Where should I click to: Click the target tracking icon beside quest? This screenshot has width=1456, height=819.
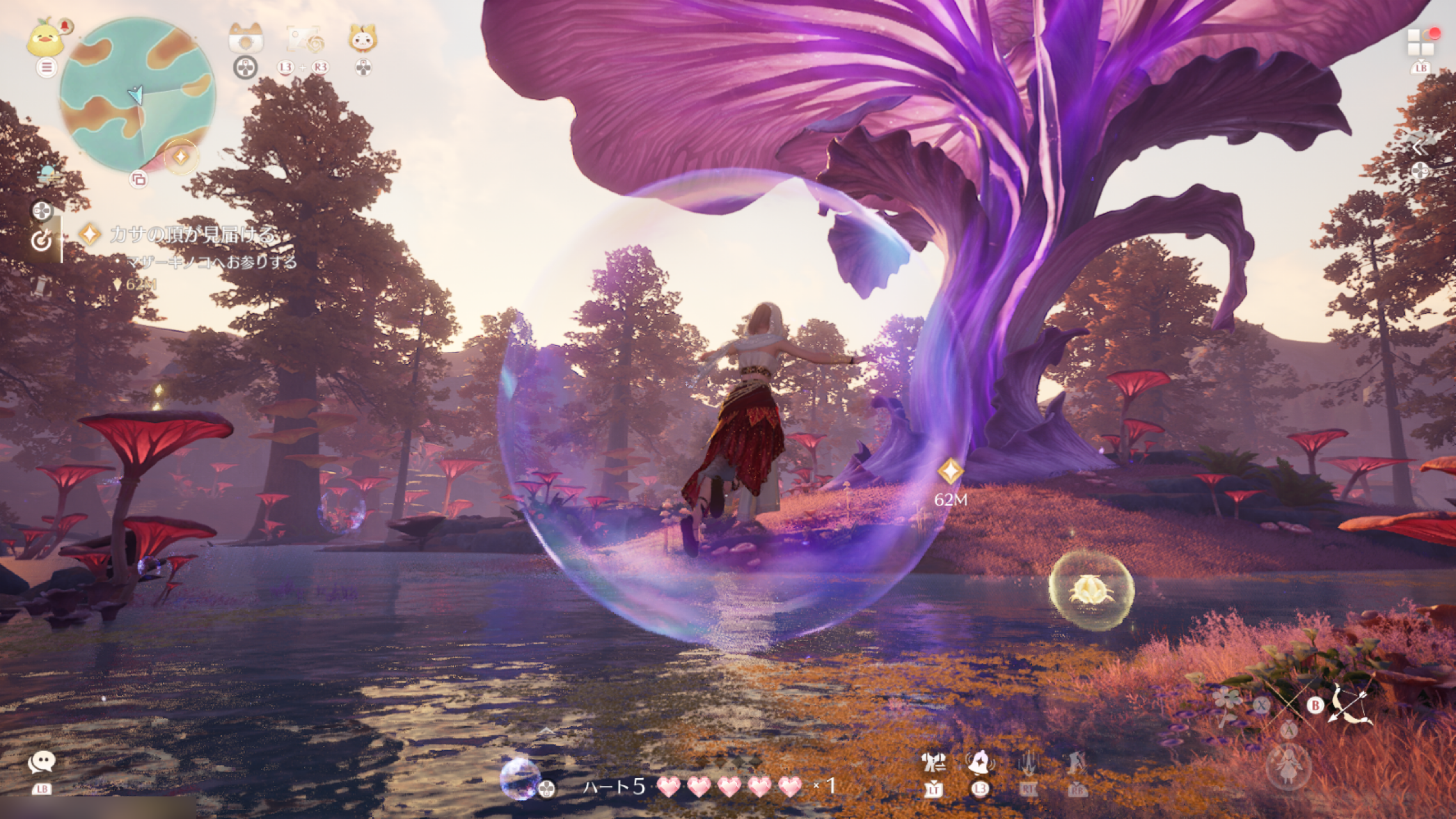[x=42, y=241]
